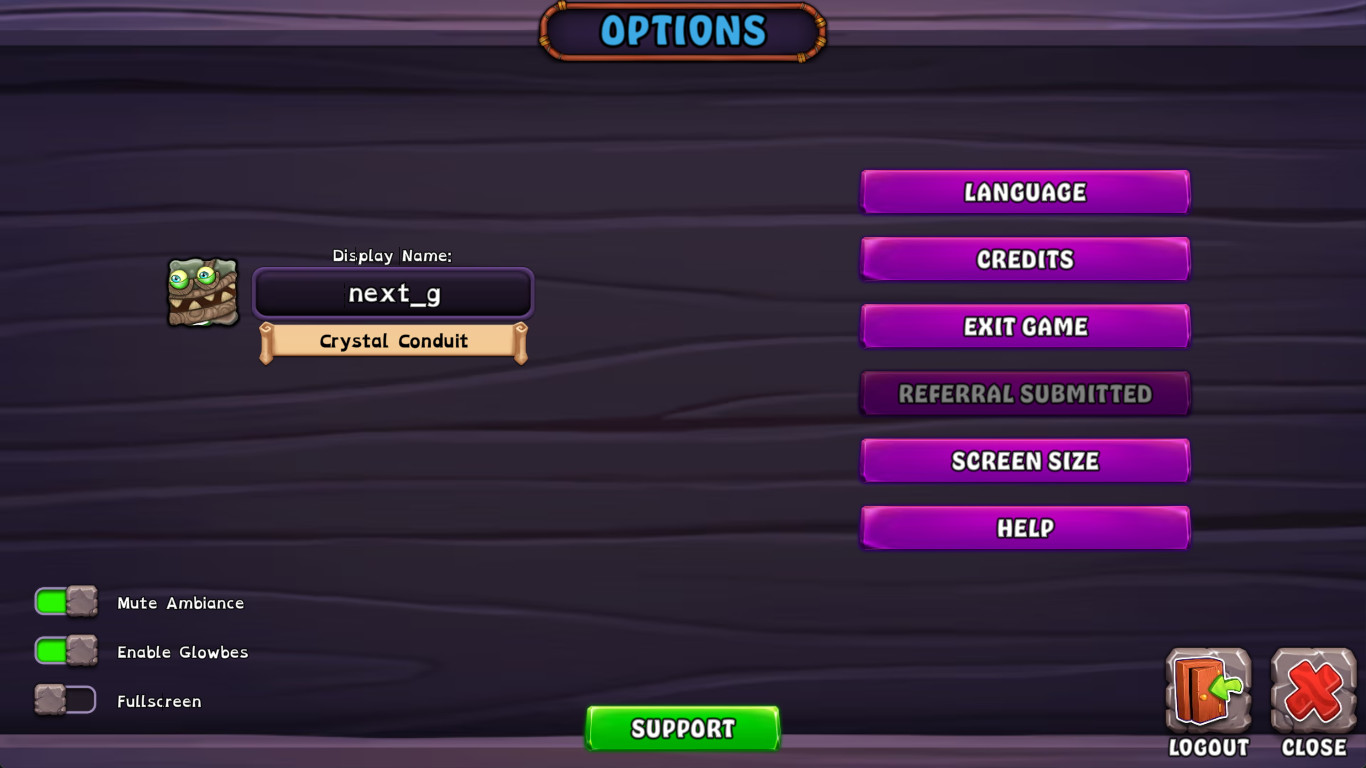Image resolution: width=1366 pixels, height=768 pixels.
Task: Click the Crystal Conduit title scroll
Action: click(x=393, y=341)
